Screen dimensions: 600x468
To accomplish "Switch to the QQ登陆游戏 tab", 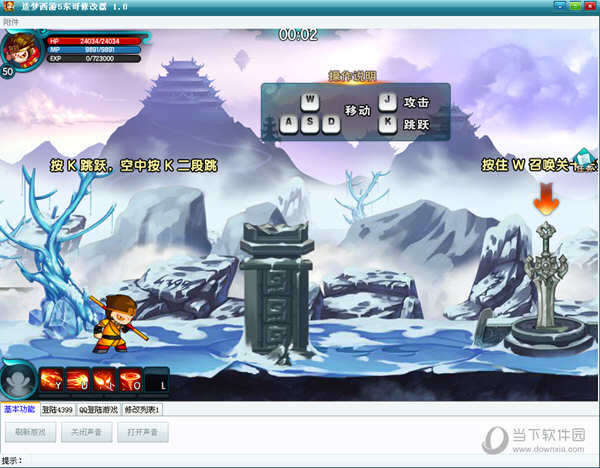I will coord(99,409).
